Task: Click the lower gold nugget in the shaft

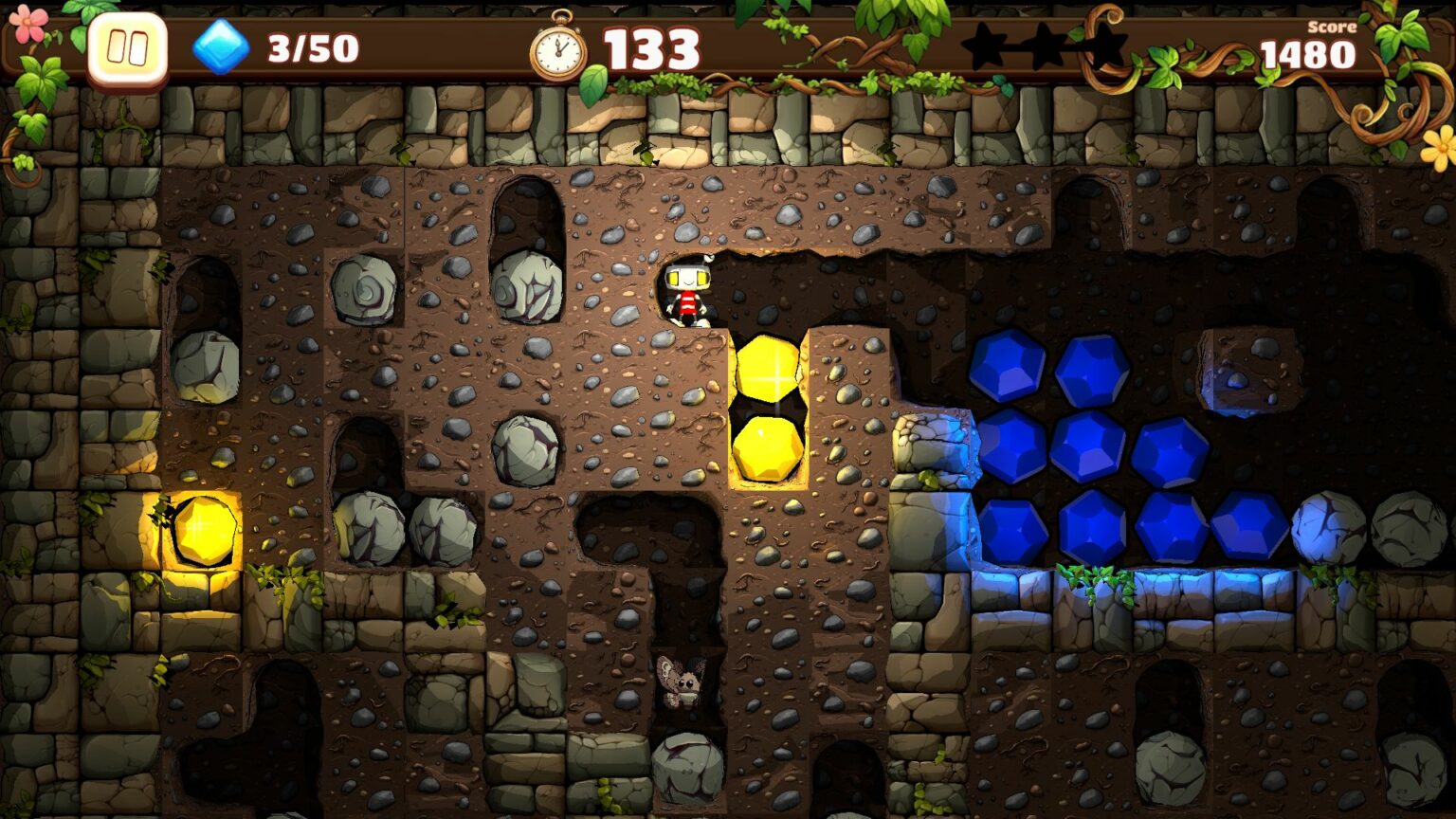Action: [766, 448]
